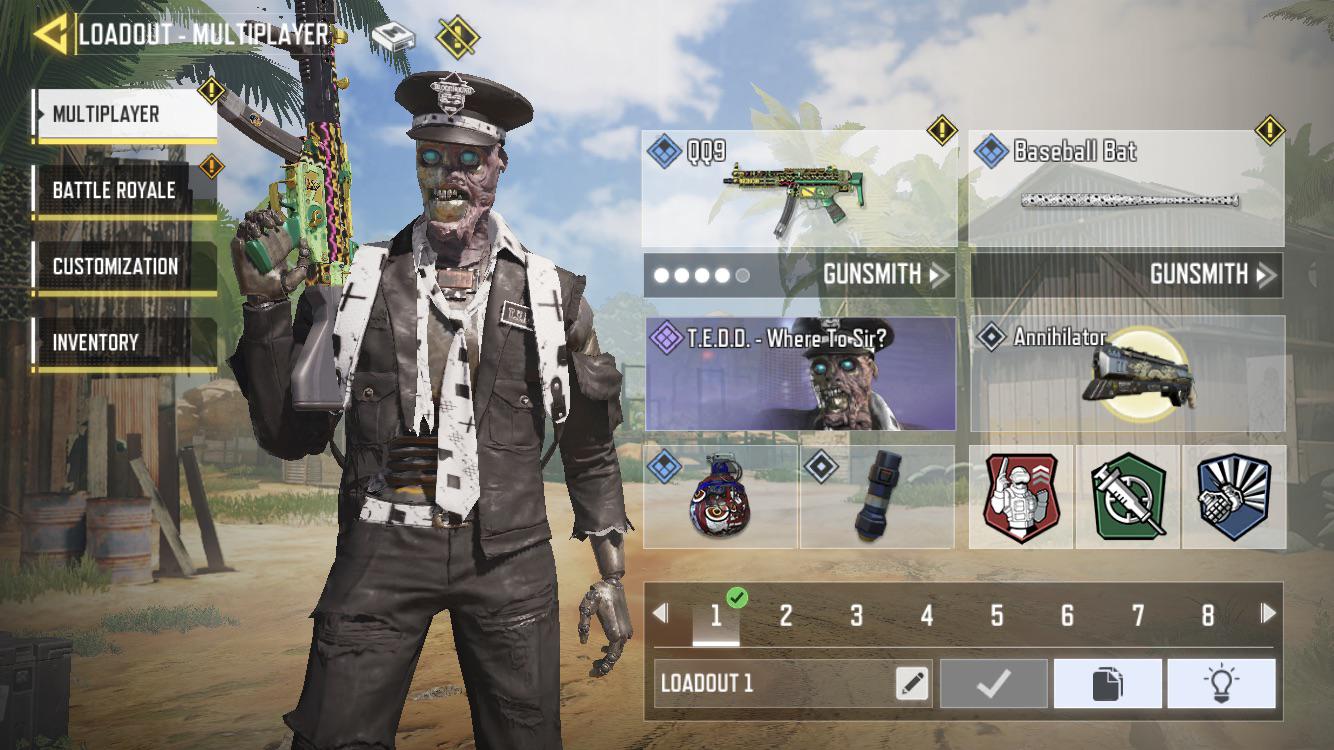Open the lethal grenade slot
1334x750 pixels.
[722, 497]
